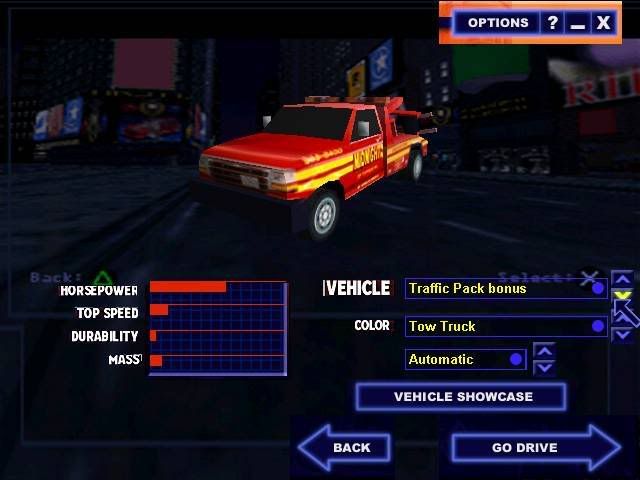Screen dimensions: 640x480
Task: Minimize the game window
Action: (578, 22)
